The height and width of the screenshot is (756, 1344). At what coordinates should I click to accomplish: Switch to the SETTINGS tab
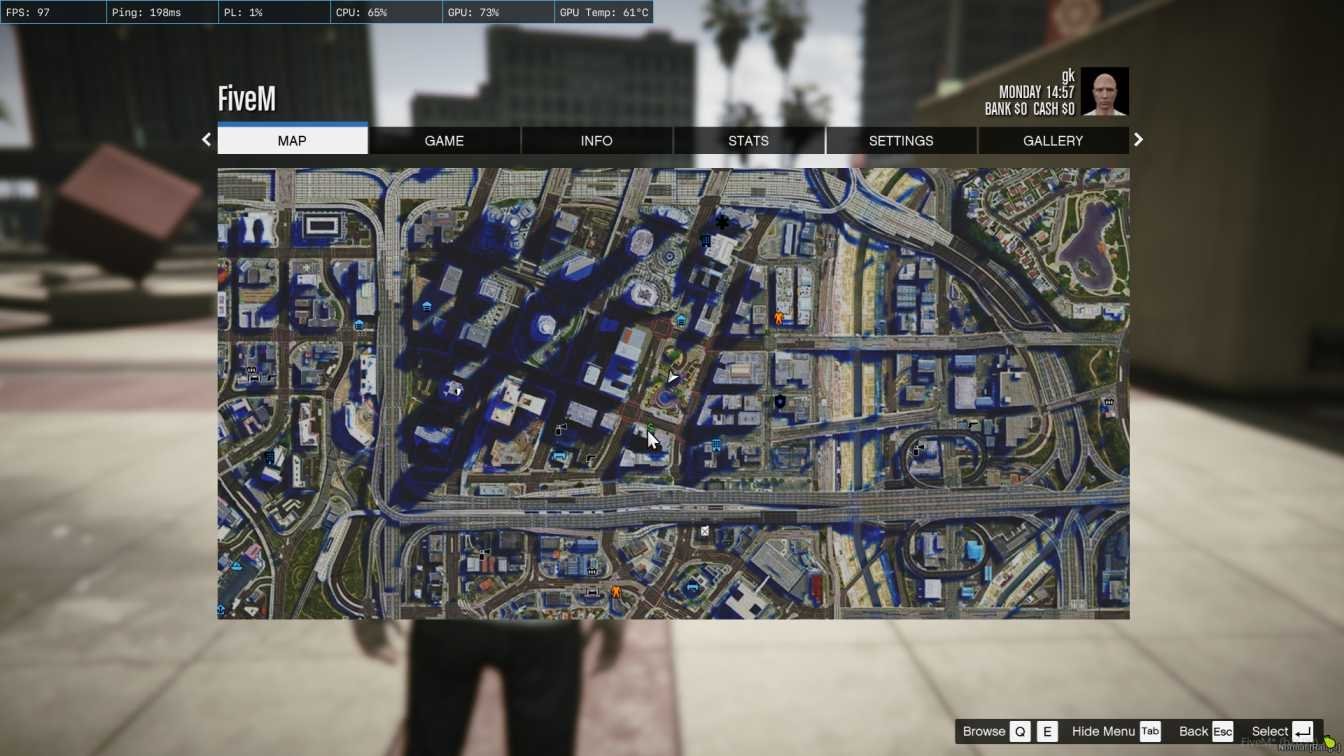pos(900,140)
